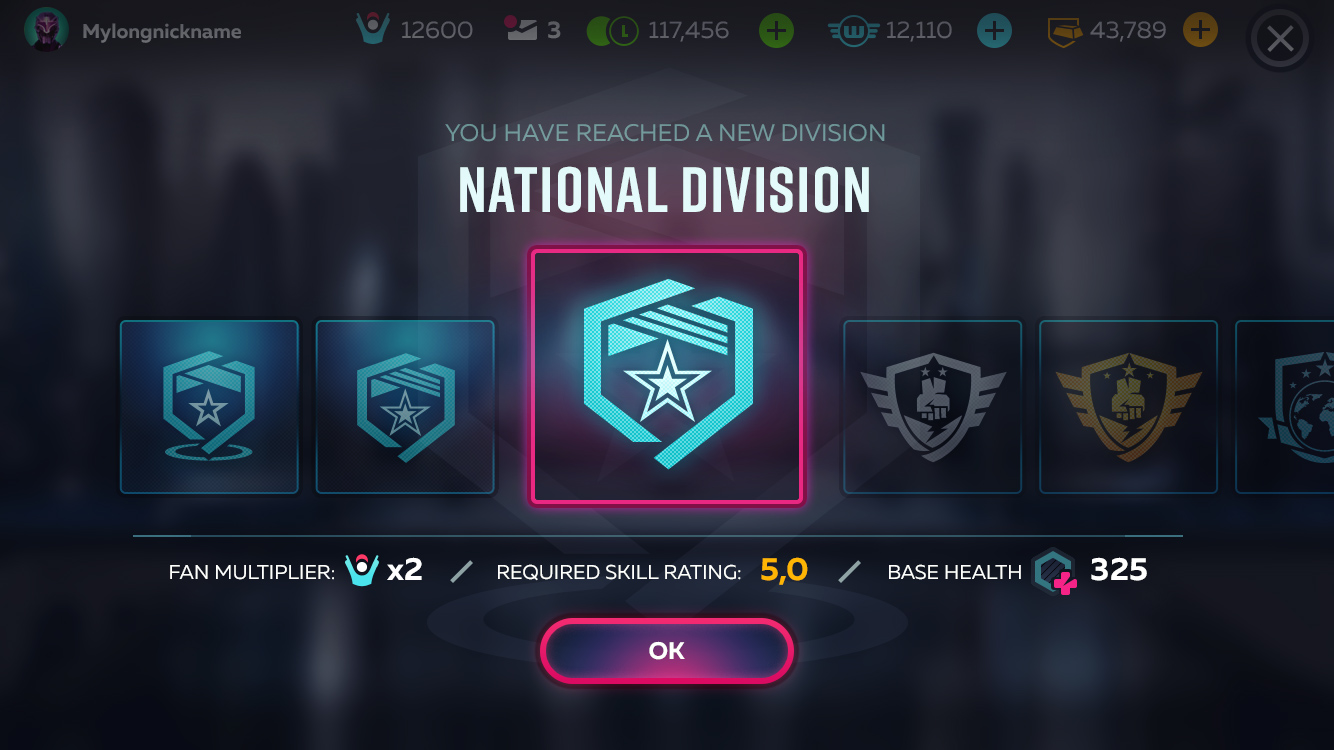Close the new division popup
The image size is (1334, 750).
point(1279,40)
